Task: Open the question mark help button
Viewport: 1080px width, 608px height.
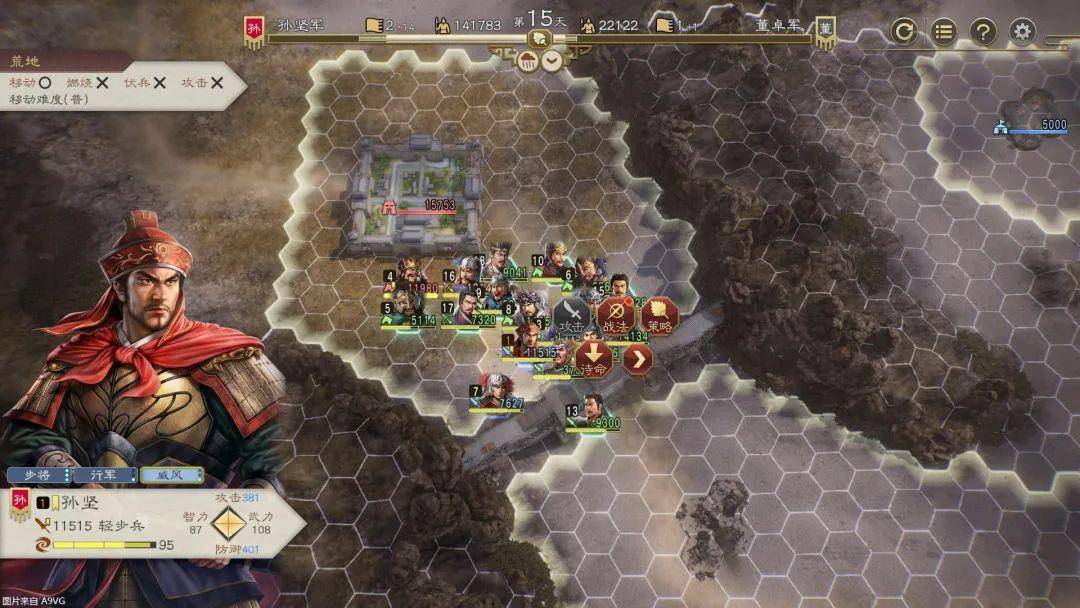Action: [x=983, y=31]
